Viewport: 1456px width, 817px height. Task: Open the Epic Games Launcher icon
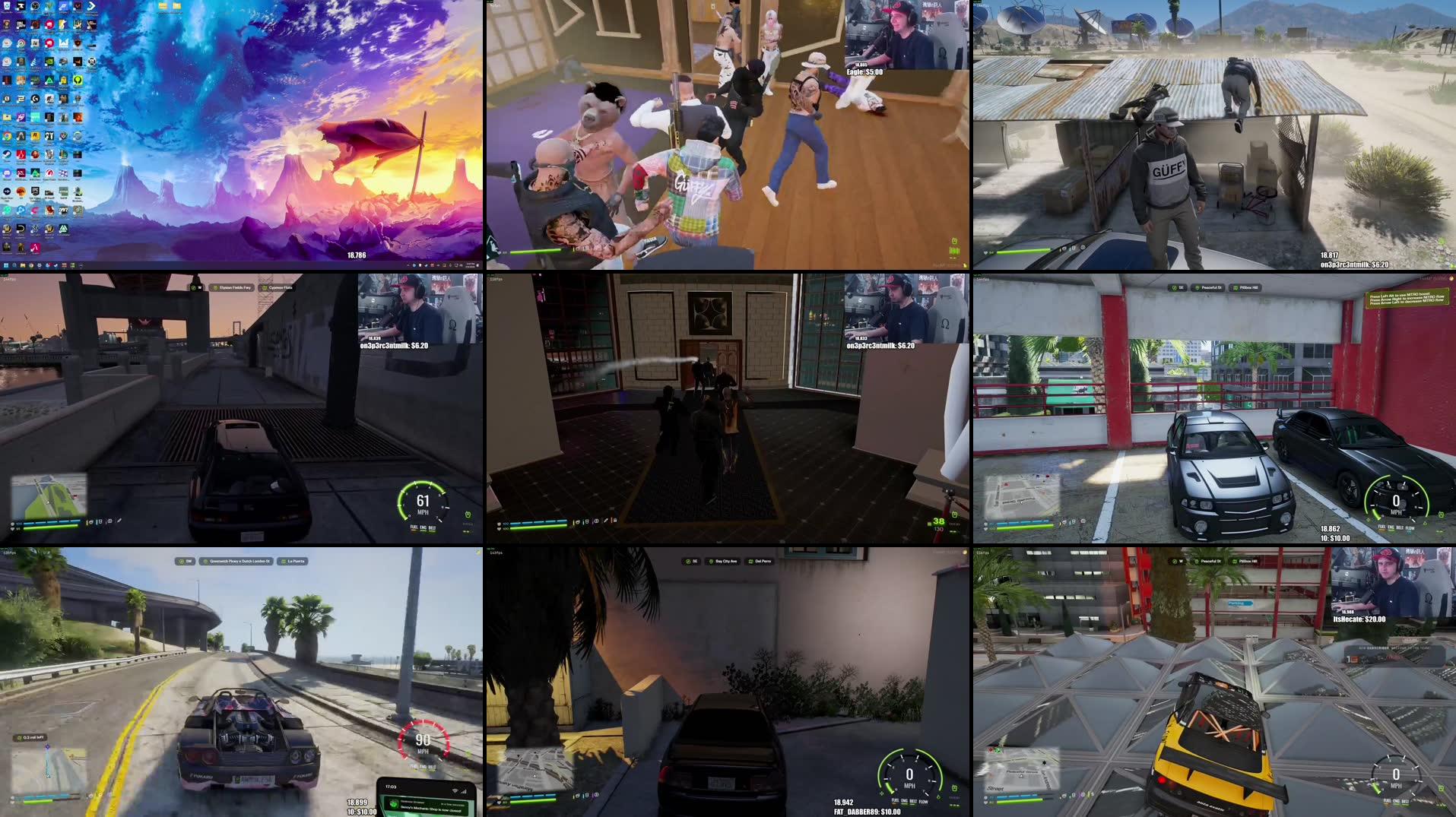coord(36,192)
